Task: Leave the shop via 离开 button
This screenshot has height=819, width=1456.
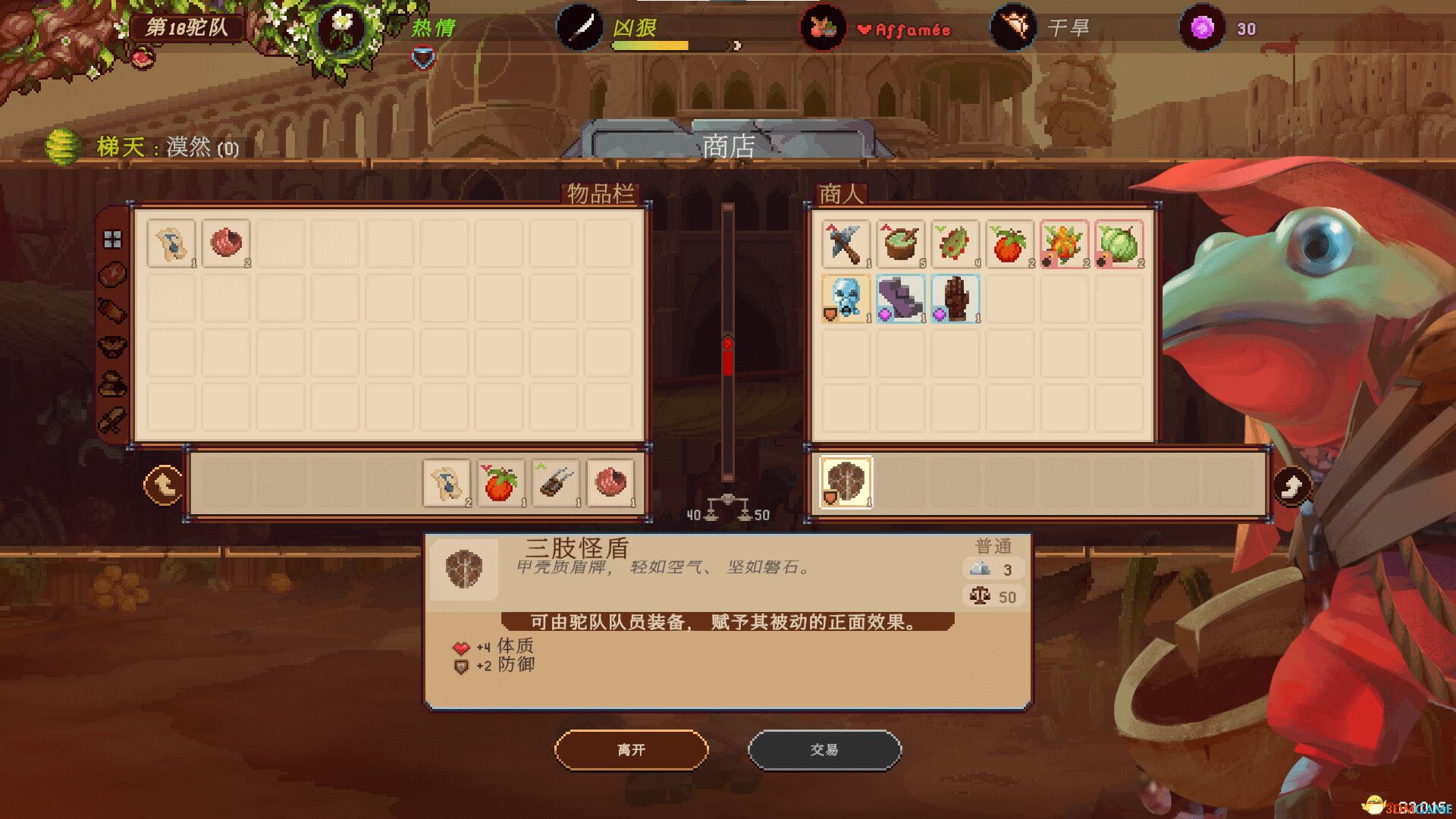Action: 631,750
